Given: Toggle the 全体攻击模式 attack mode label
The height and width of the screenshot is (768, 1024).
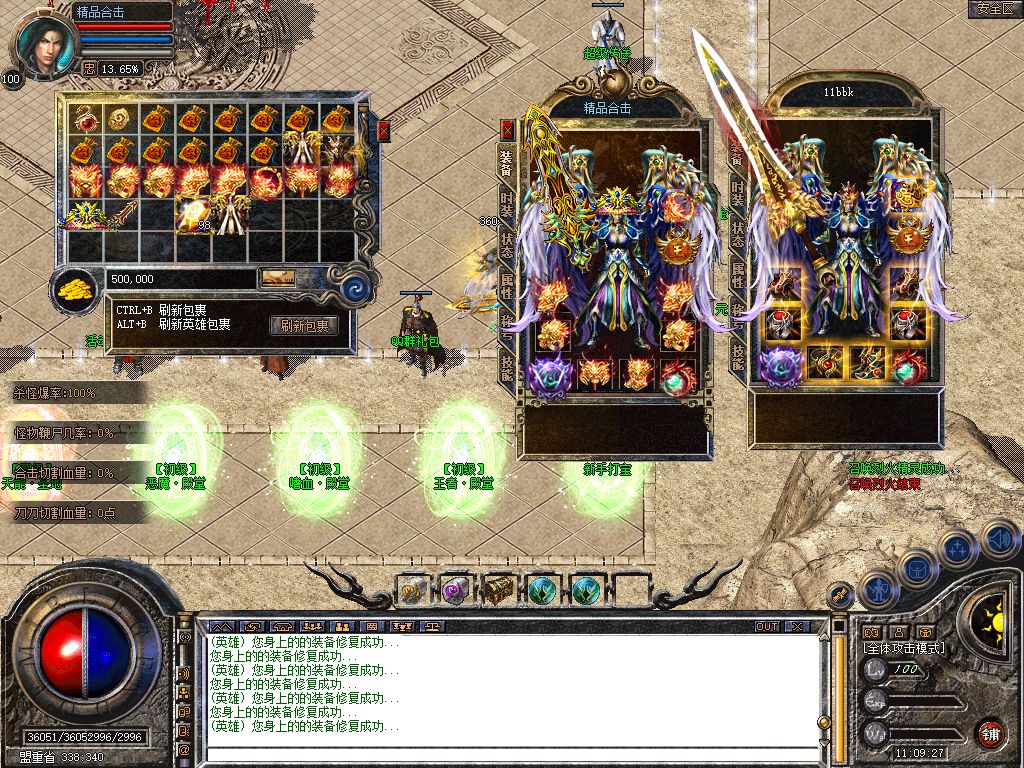Looking at the screenshot, I should pos(904,648).
